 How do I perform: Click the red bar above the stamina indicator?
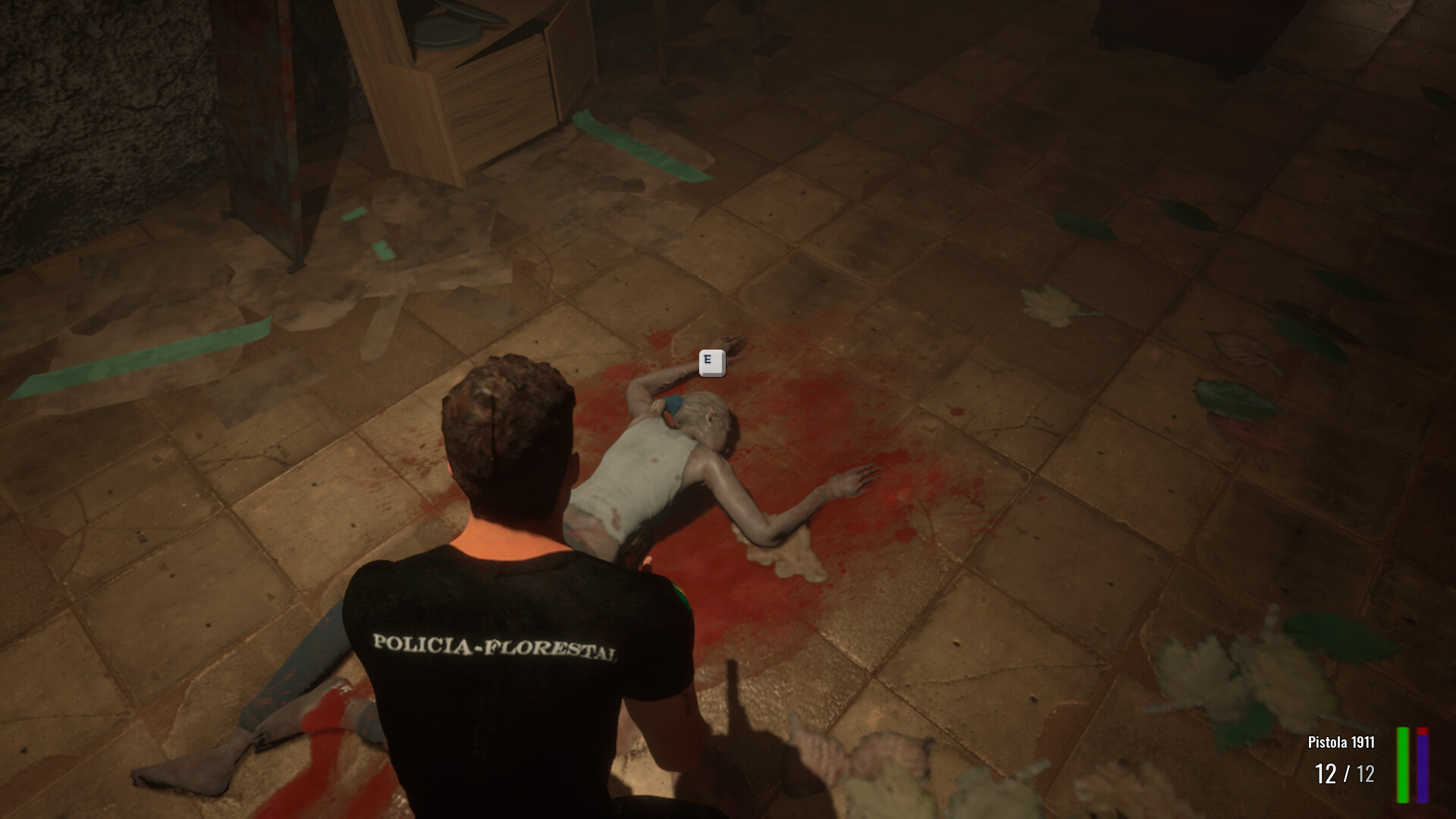(x=1423, y=731)
